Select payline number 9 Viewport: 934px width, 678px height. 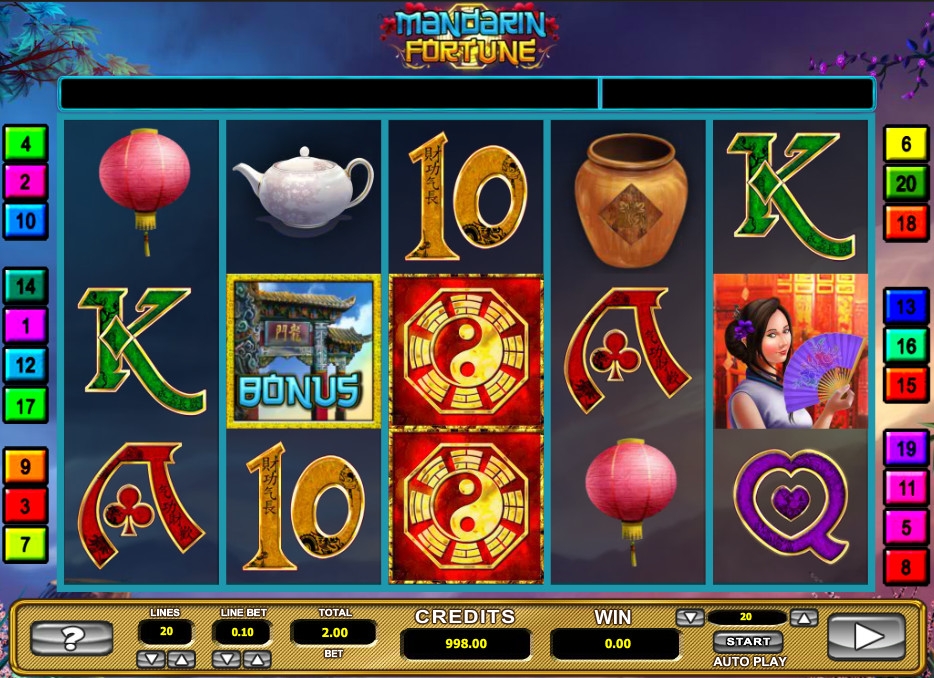25,466
